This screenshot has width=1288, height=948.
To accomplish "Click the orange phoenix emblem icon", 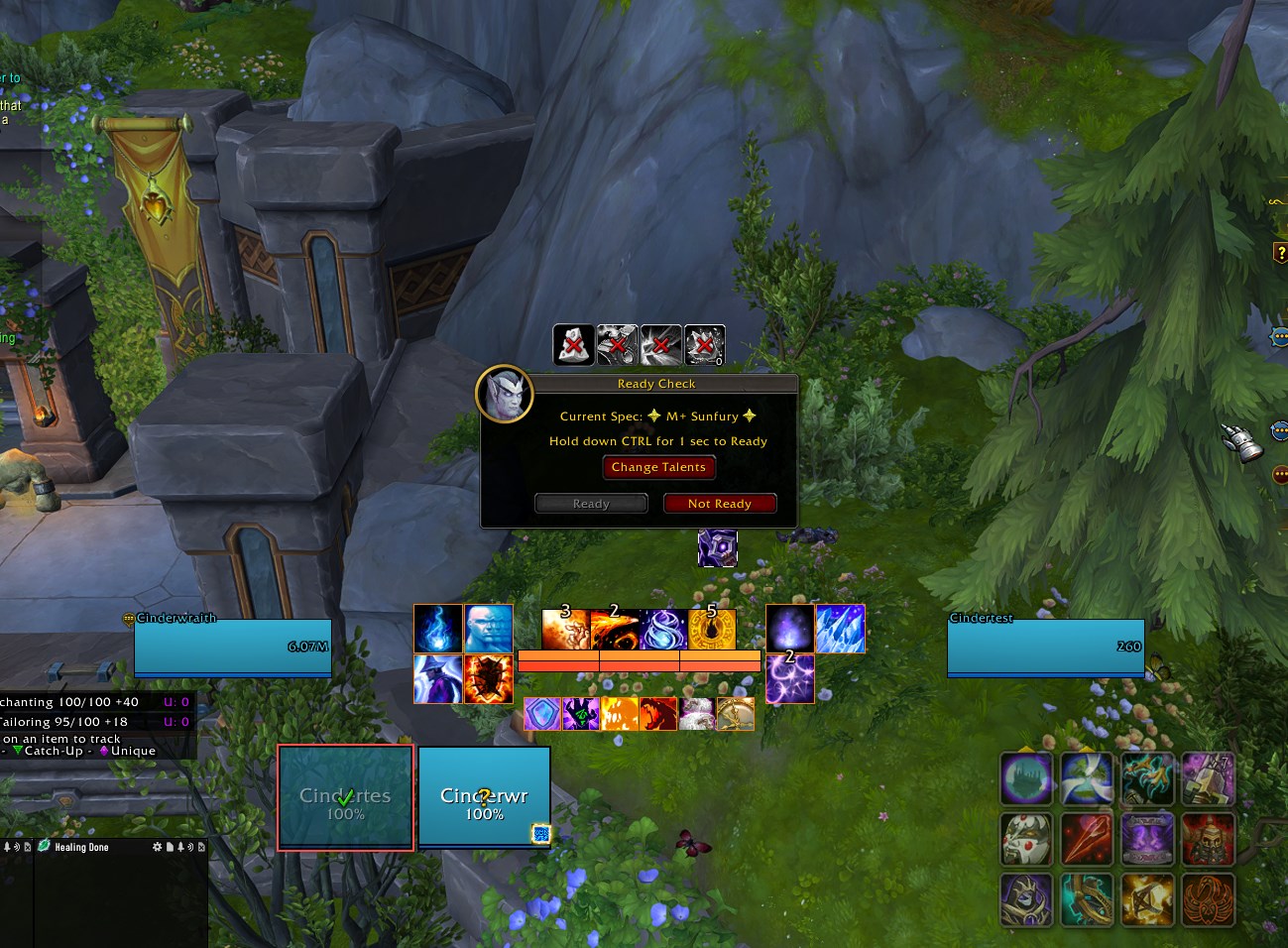I will pyautogui.click(x=1208, y=898).
